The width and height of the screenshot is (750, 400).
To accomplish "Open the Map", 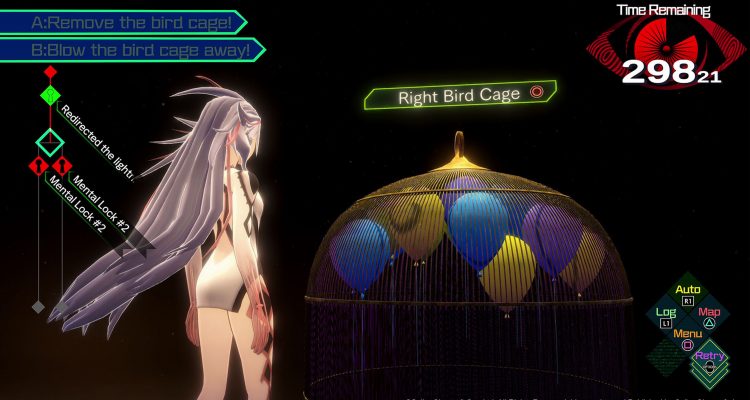I will 709,317.
